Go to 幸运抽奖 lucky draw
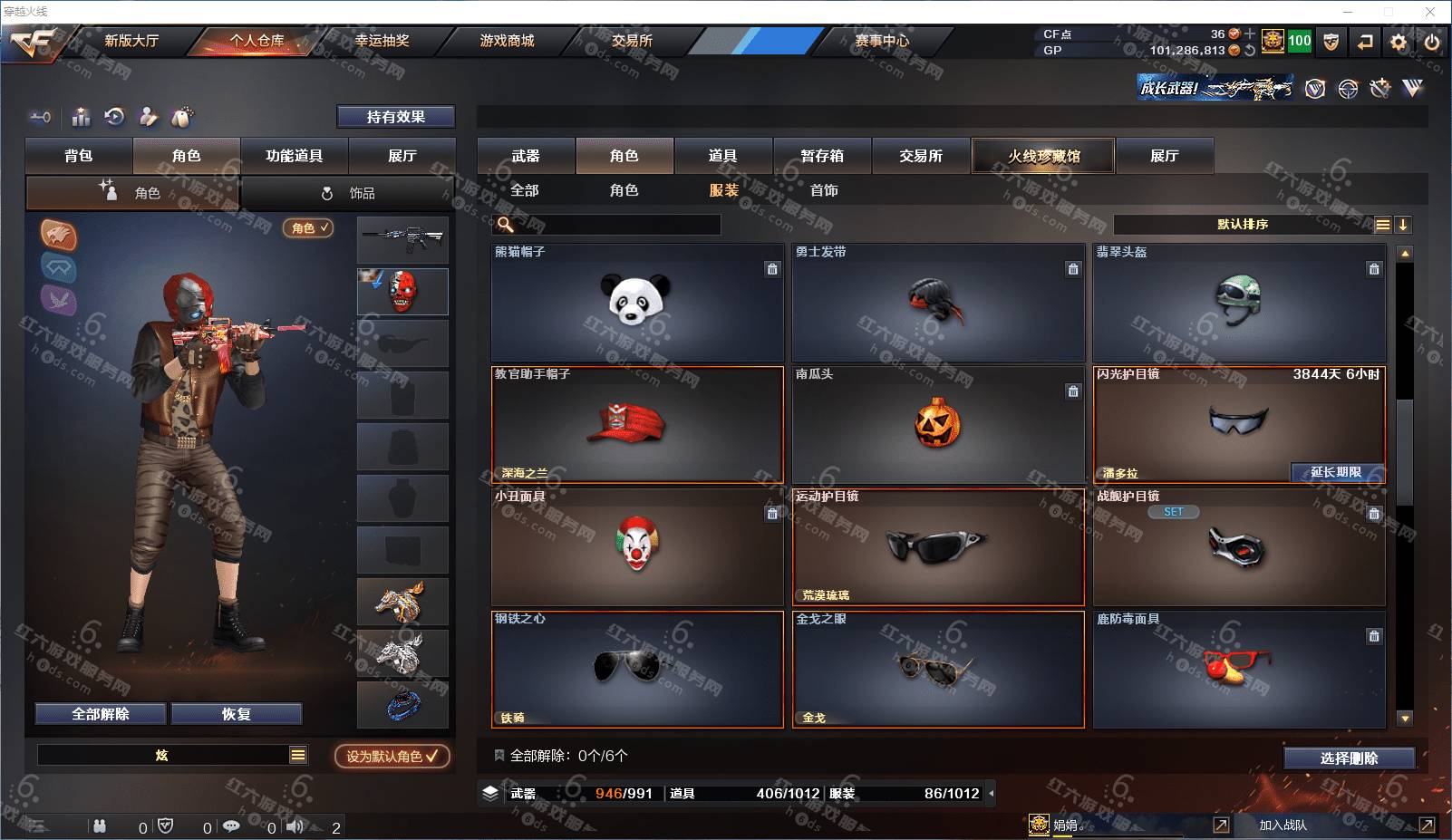 click(x=382, y=41)
